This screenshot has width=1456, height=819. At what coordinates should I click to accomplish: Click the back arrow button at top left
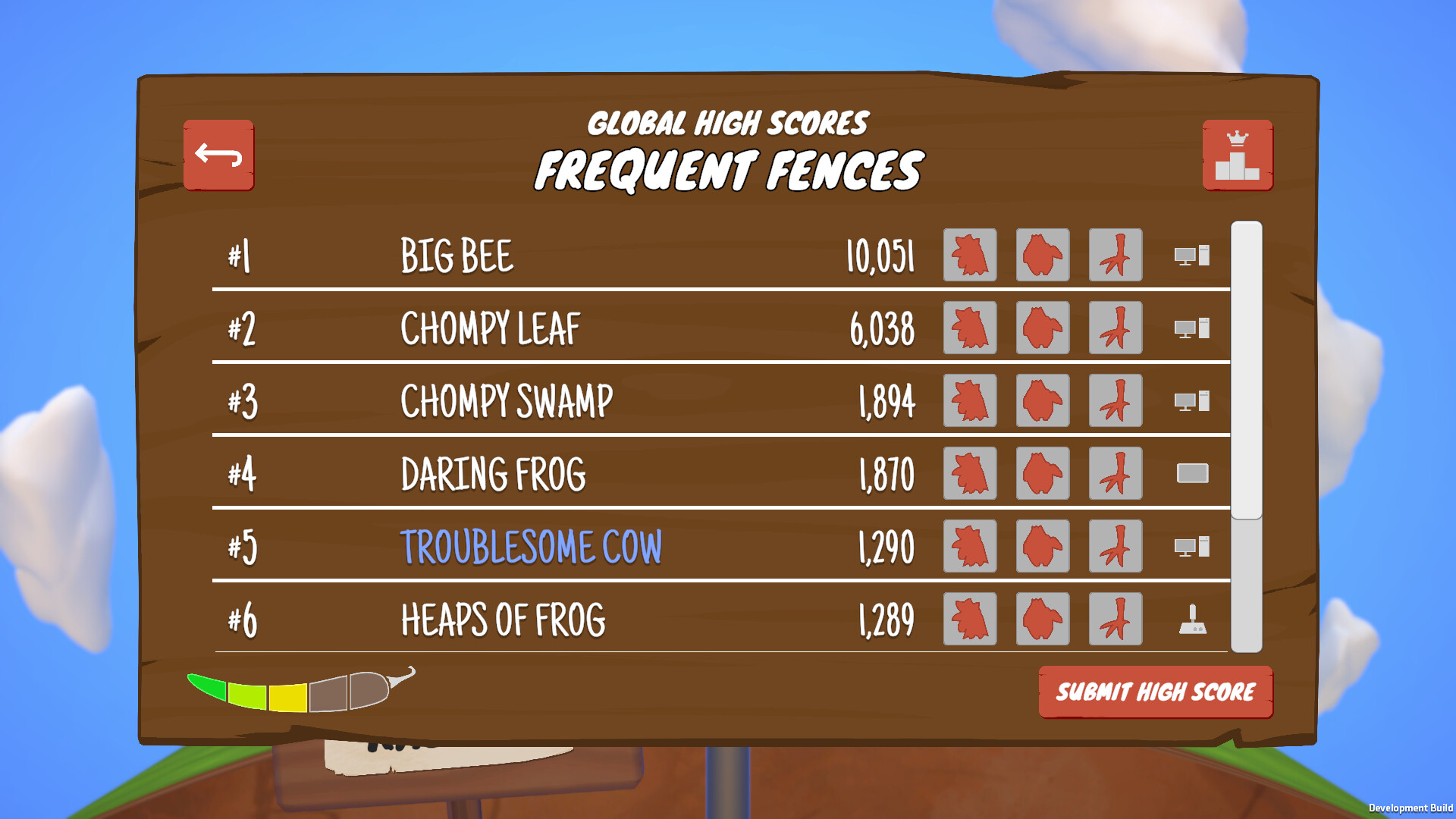[x=219, y=155]
